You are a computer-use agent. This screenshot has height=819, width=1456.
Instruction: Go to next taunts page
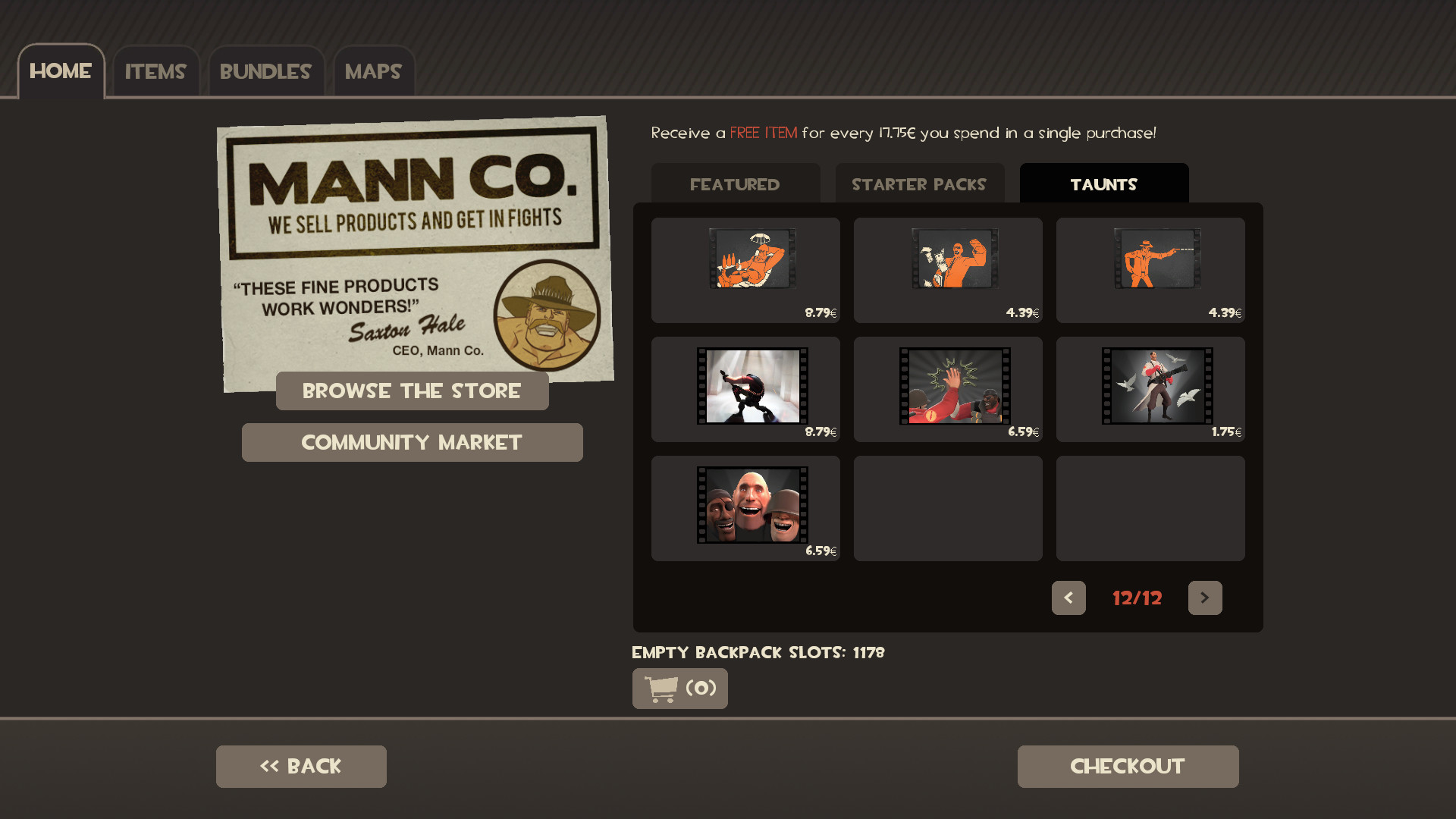[1205, 598]
